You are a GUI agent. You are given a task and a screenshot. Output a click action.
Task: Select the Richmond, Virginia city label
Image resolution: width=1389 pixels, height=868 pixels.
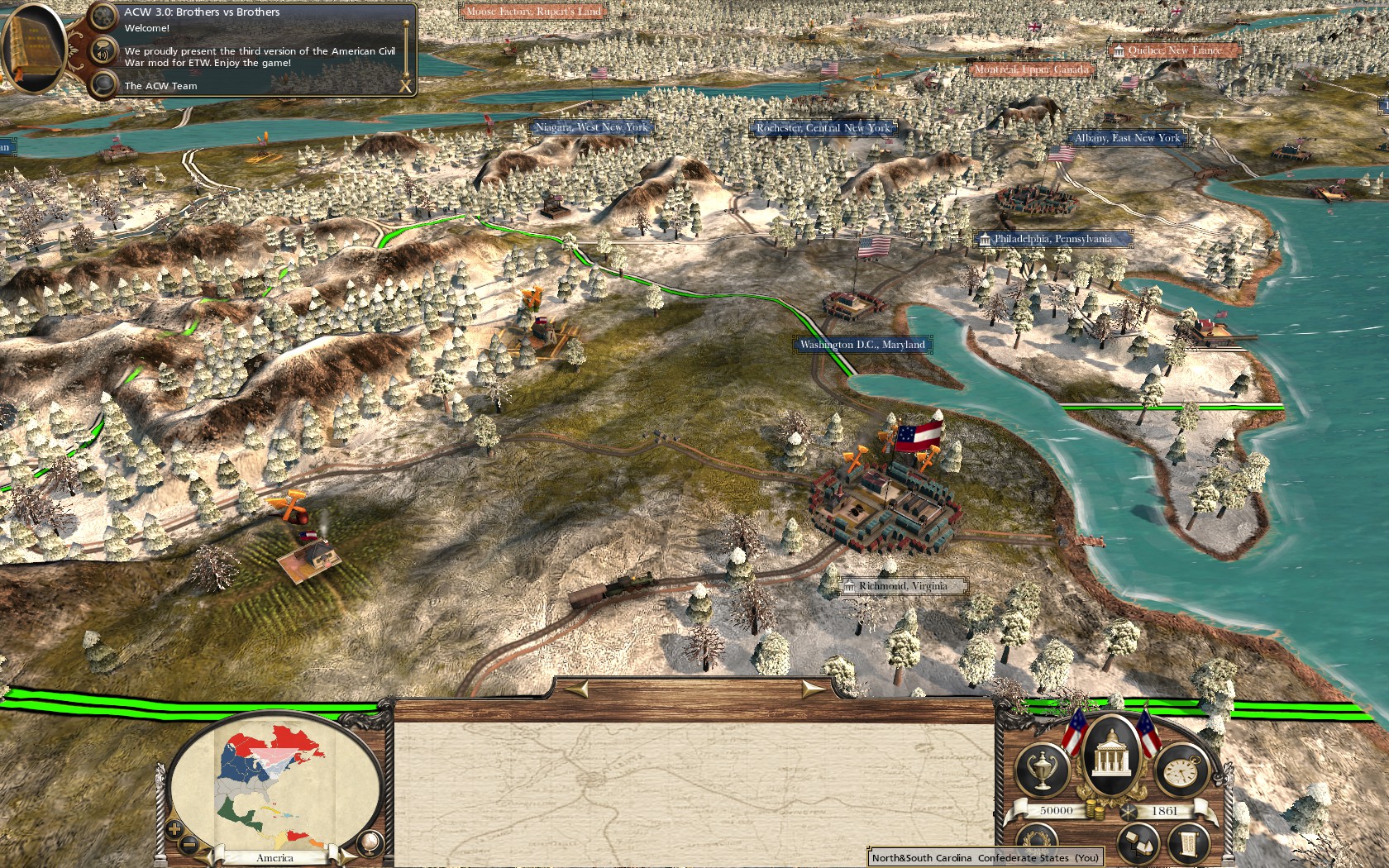pyautogui.click(x=902, y=586)
